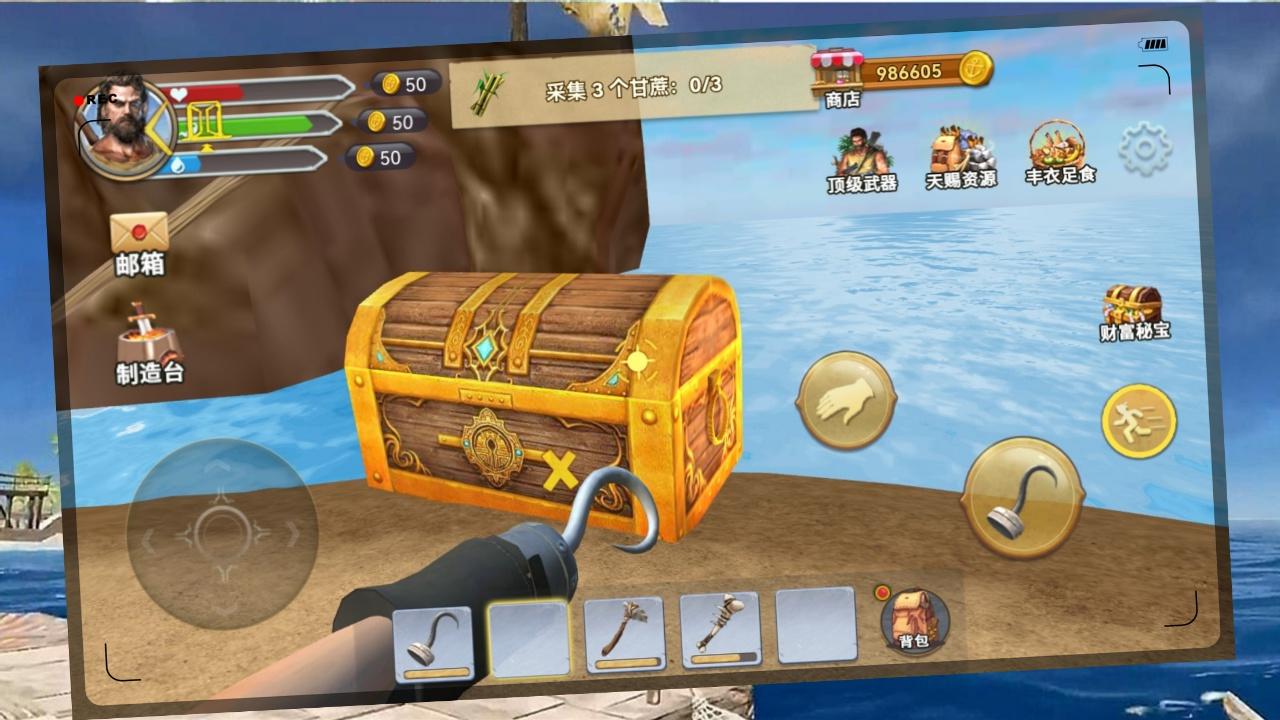Screen dimensions: 1280x720
Task: Open the 制造台 crafting table
Action: pyautogui.click(x=149, y=345)
